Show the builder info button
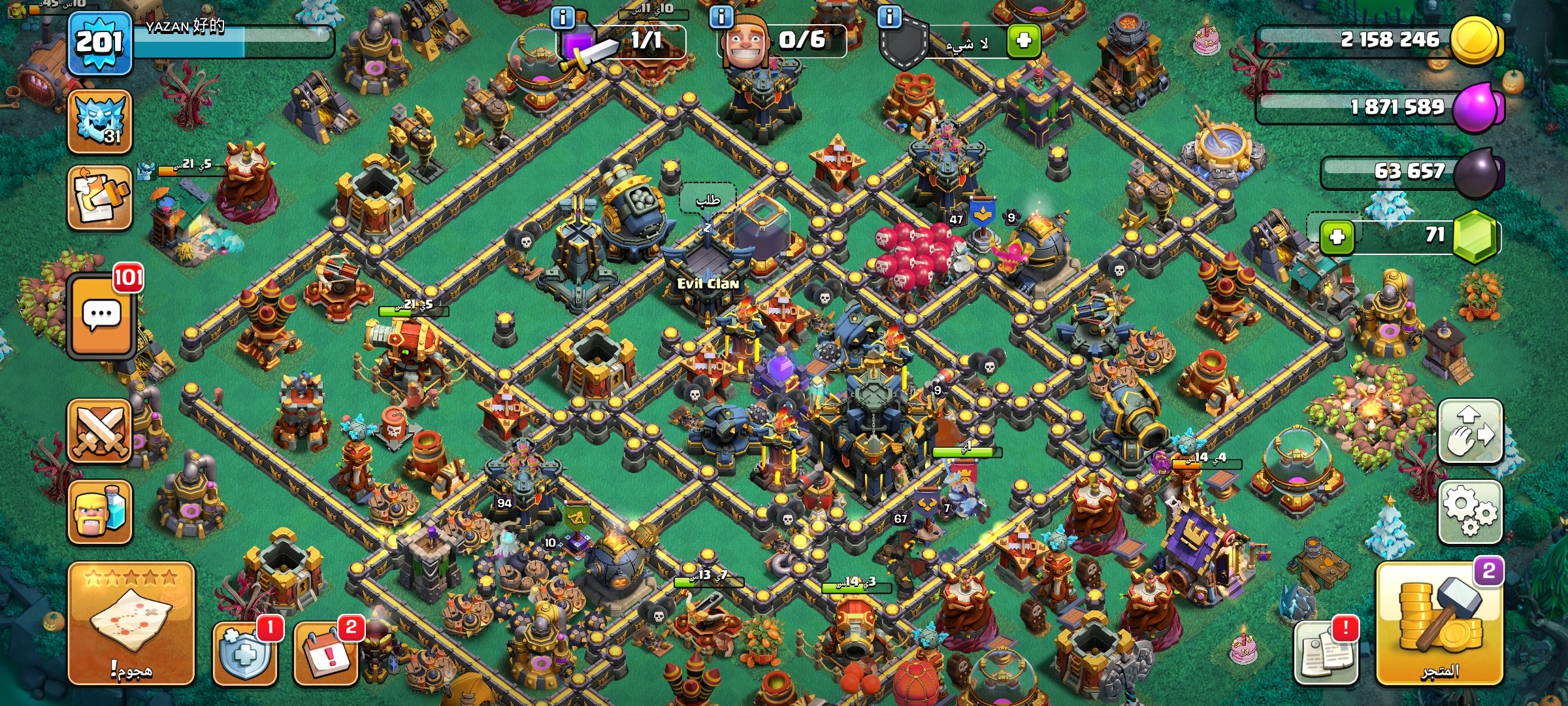This screenshot has height=706, width=1568. [721, 17]
